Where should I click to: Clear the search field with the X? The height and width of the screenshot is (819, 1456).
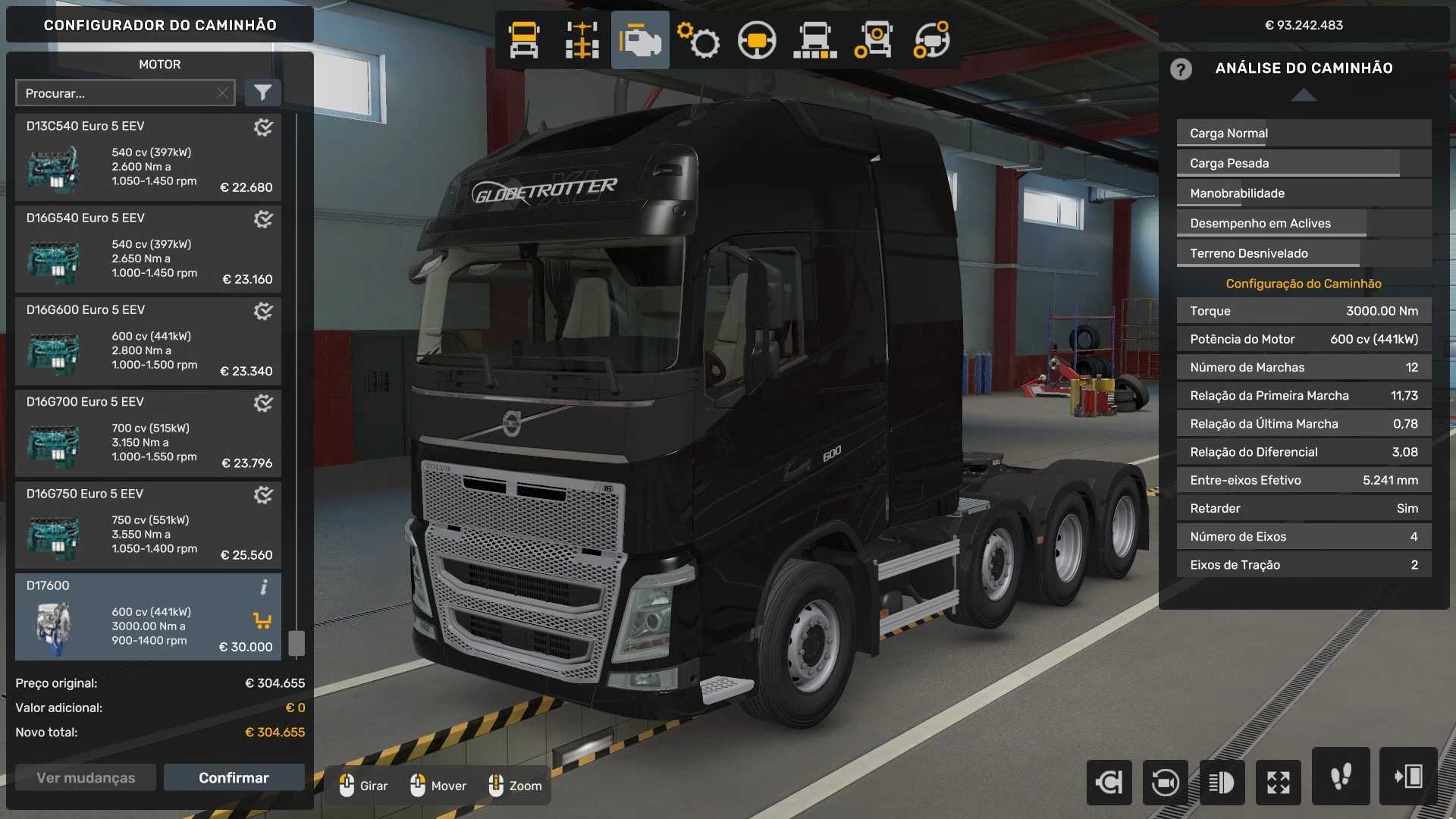[x=222, y=93]
